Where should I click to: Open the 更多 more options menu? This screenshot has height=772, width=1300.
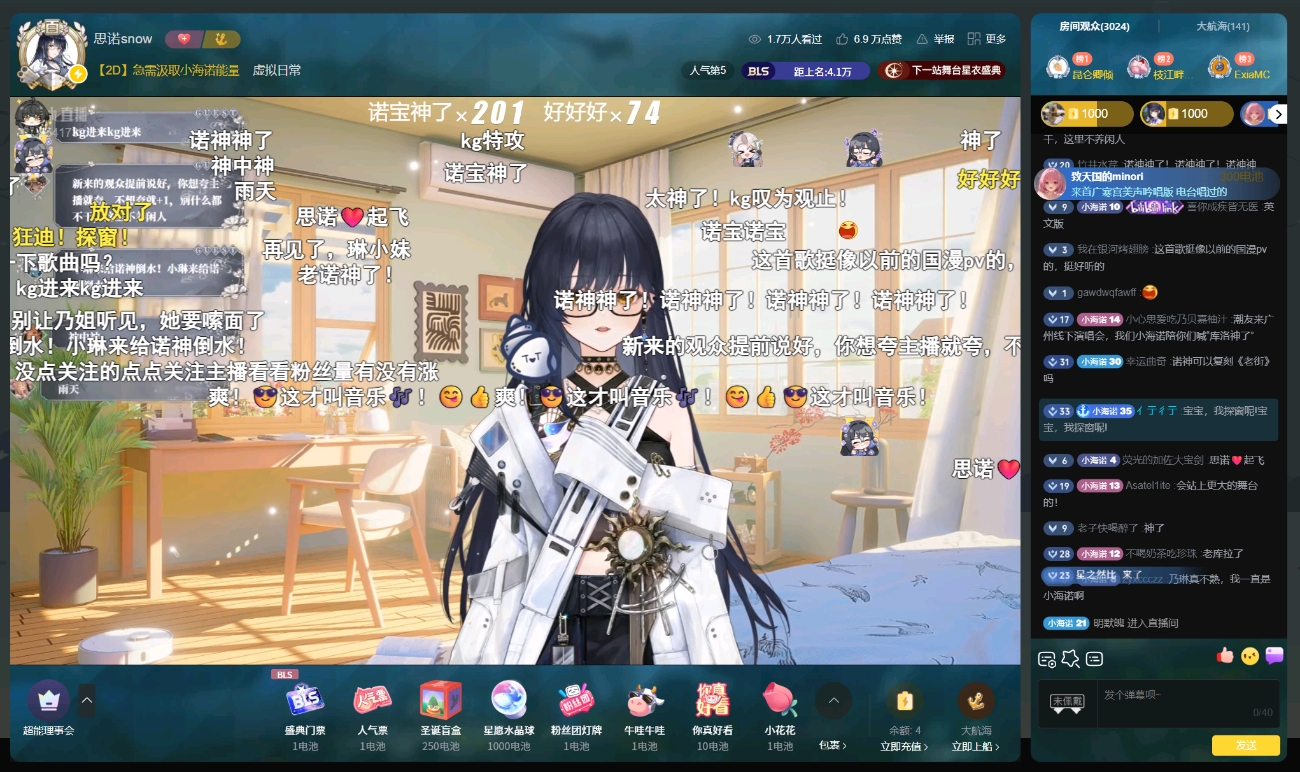(986, 39)
